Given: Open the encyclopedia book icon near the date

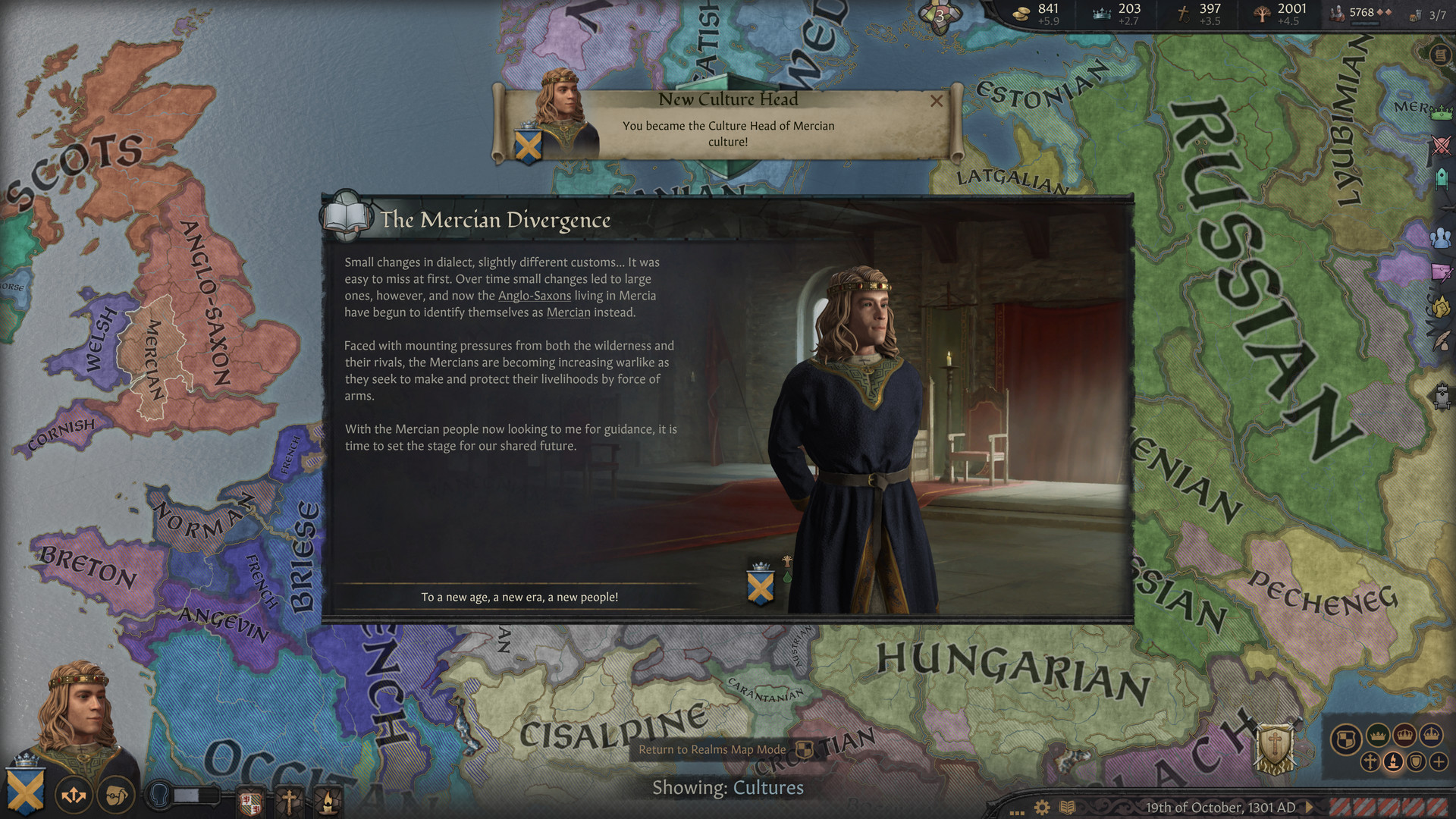Looking at the screenshot, I should 1068,808.
